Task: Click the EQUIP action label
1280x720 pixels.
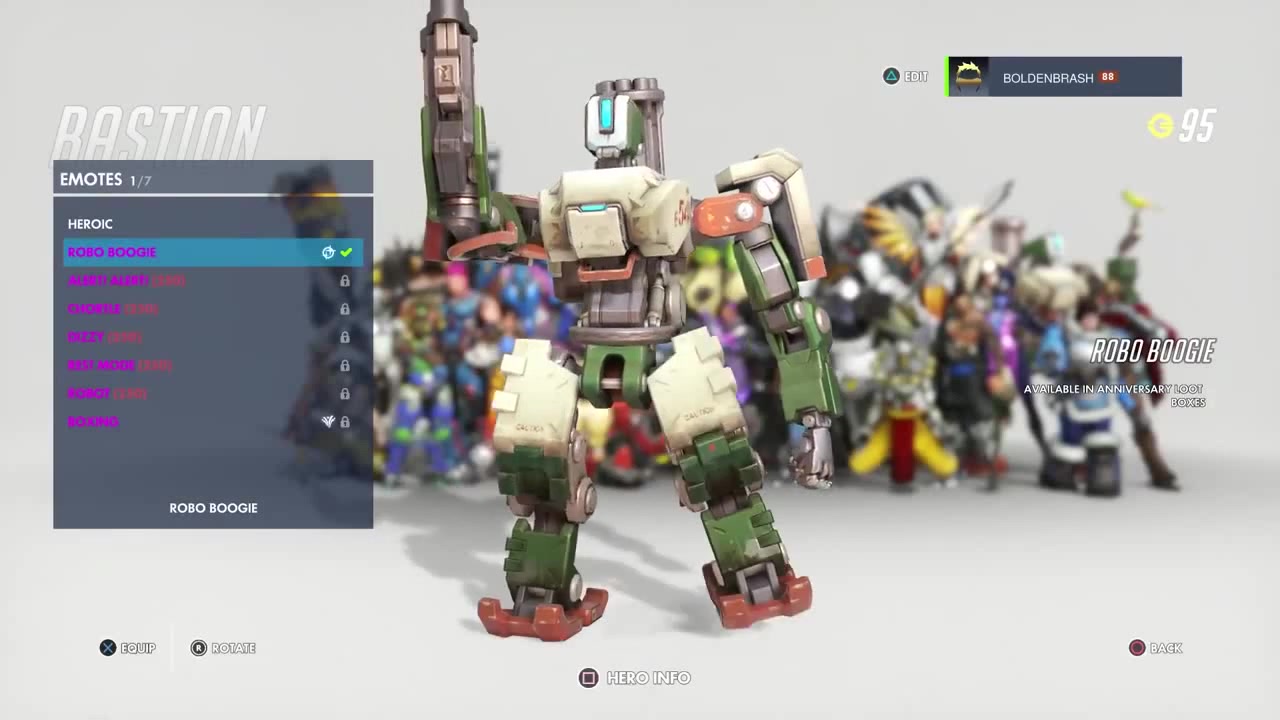Action: pos(138,648)
